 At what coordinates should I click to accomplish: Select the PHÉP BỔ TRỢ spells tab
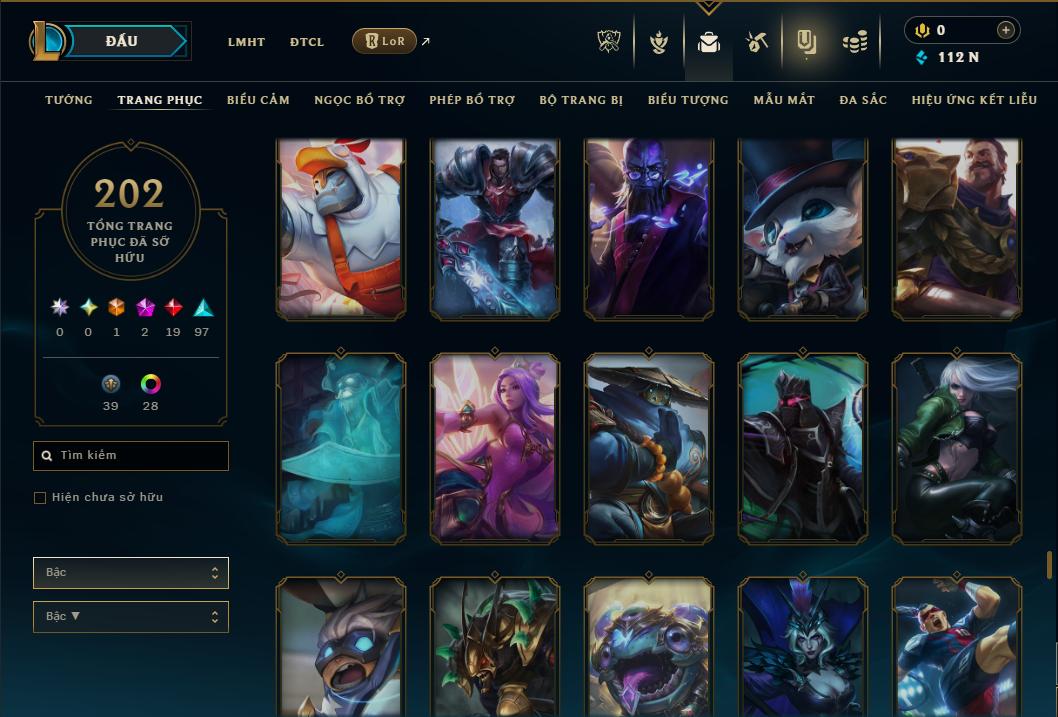472,100
